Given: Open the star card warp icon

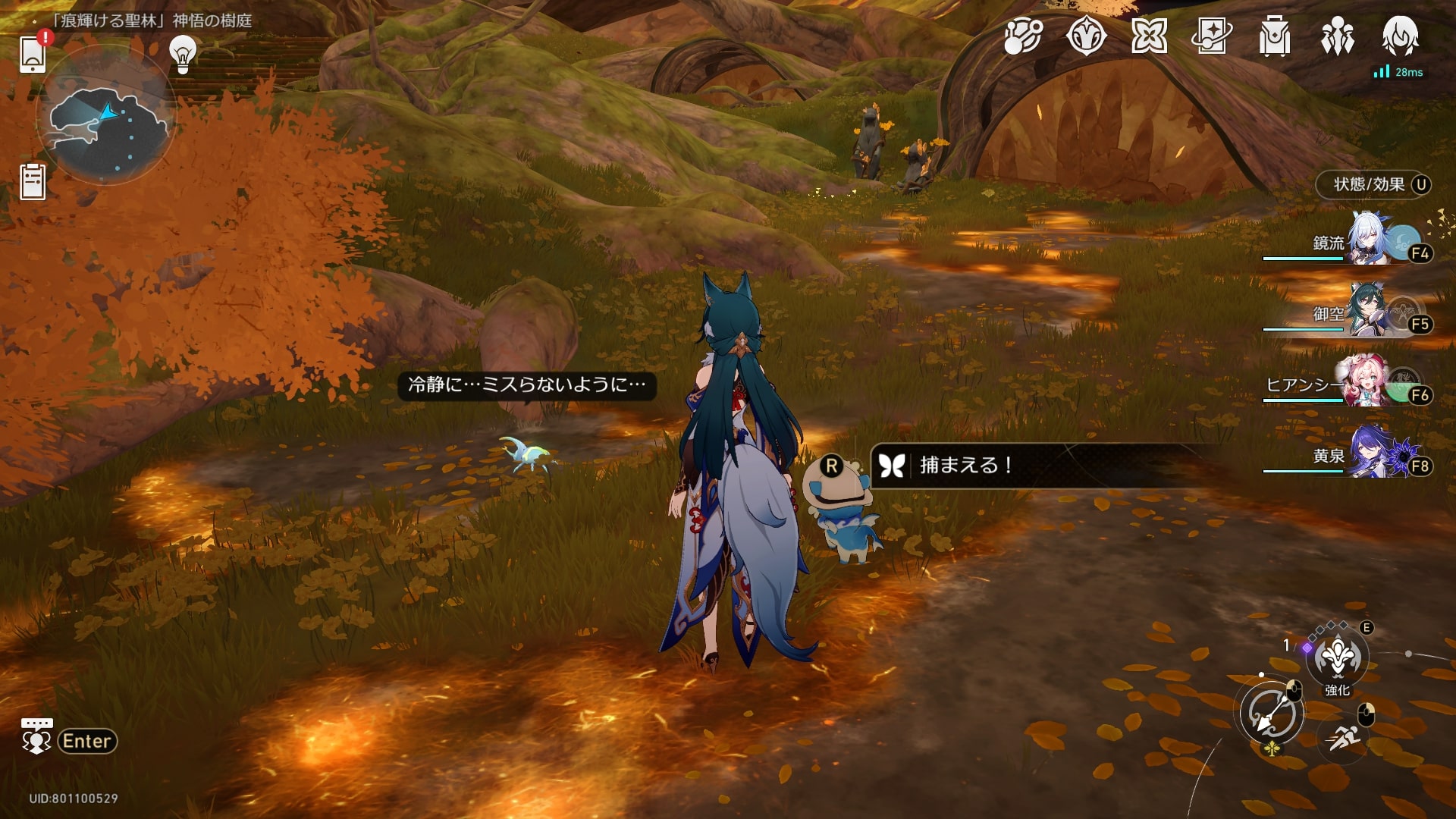Looking at the screenshot, I should tap(1211, 36).
